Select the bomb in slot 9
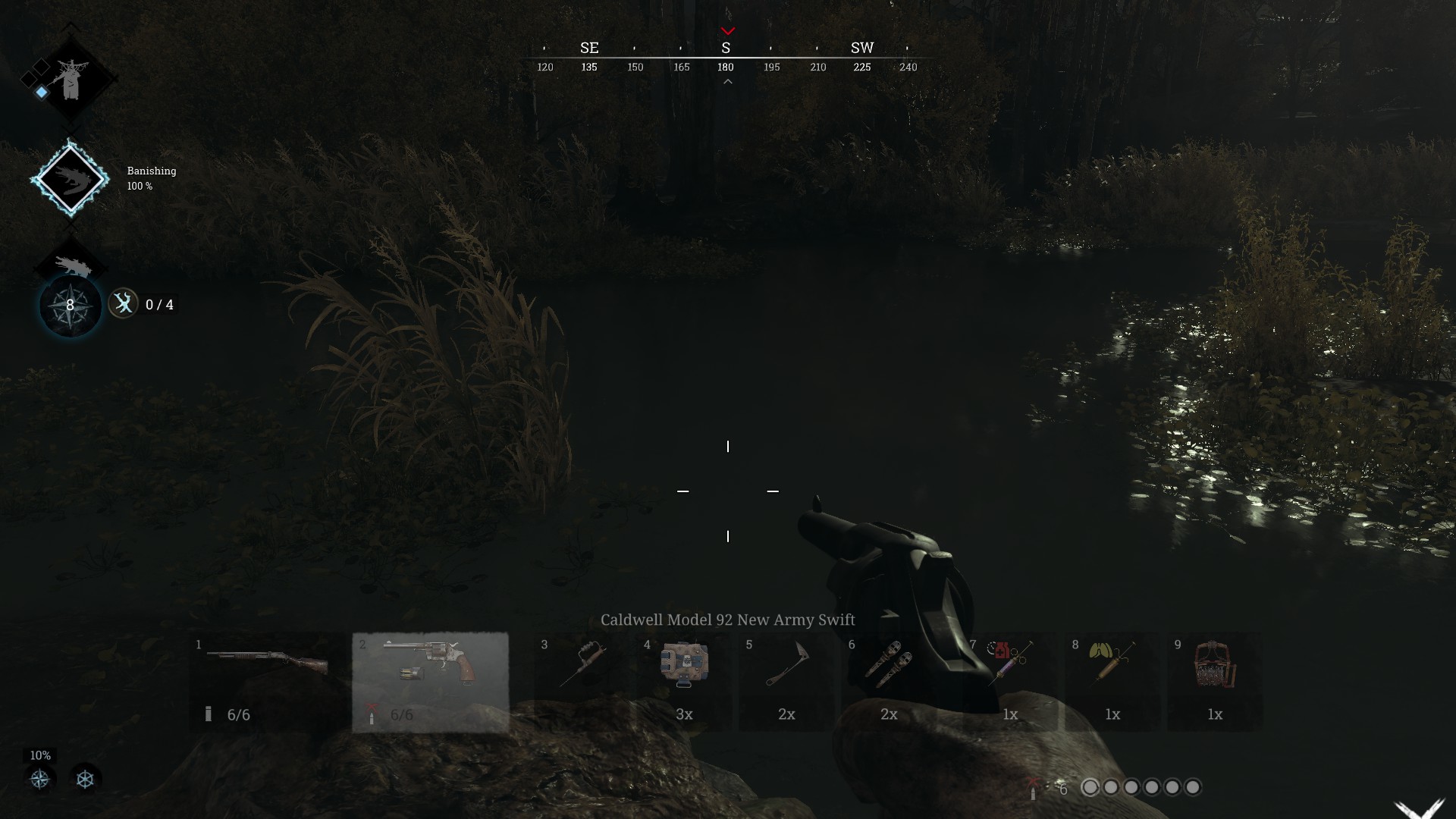This screenshot has width=1456, height=819. coord(1213,671)
